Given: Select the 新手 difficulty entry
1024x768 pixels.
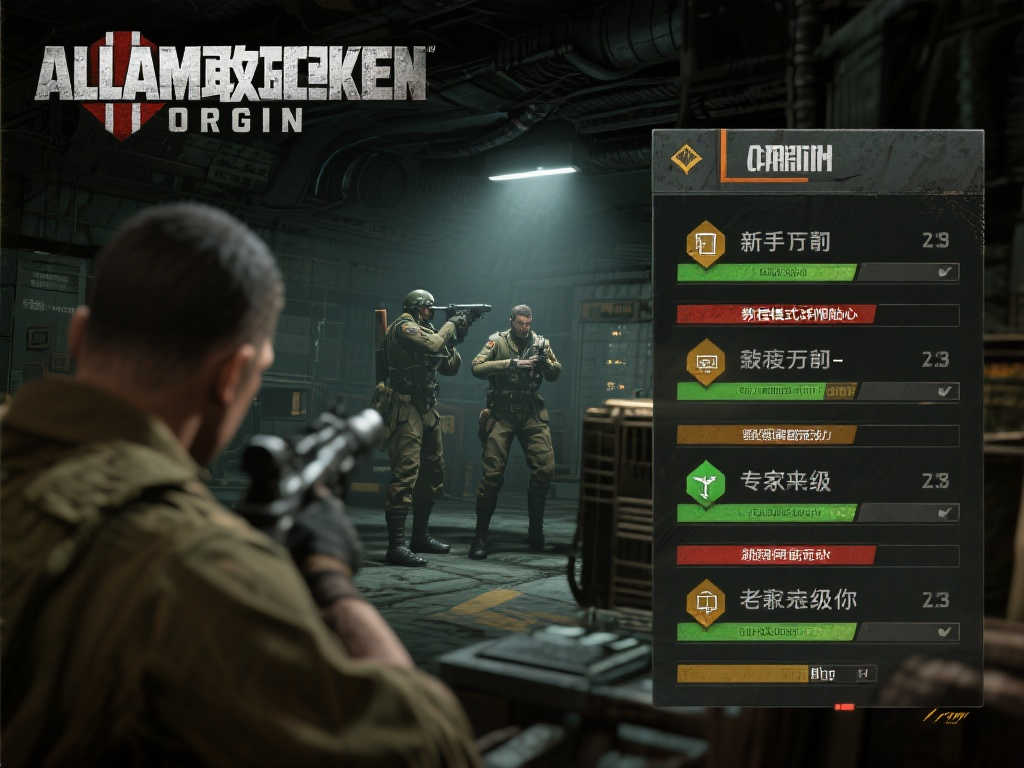Looking at the screenshot, I should pos(785,241).
